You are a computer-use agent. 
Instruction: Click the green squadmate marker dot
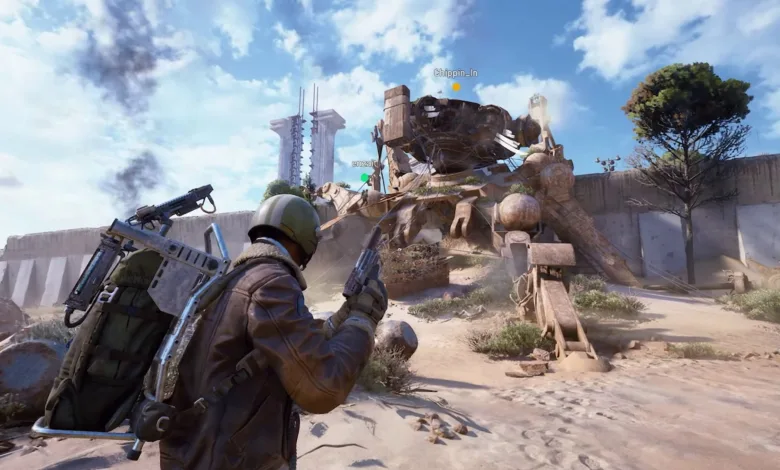pyautogui.click(x=365, y=177)
